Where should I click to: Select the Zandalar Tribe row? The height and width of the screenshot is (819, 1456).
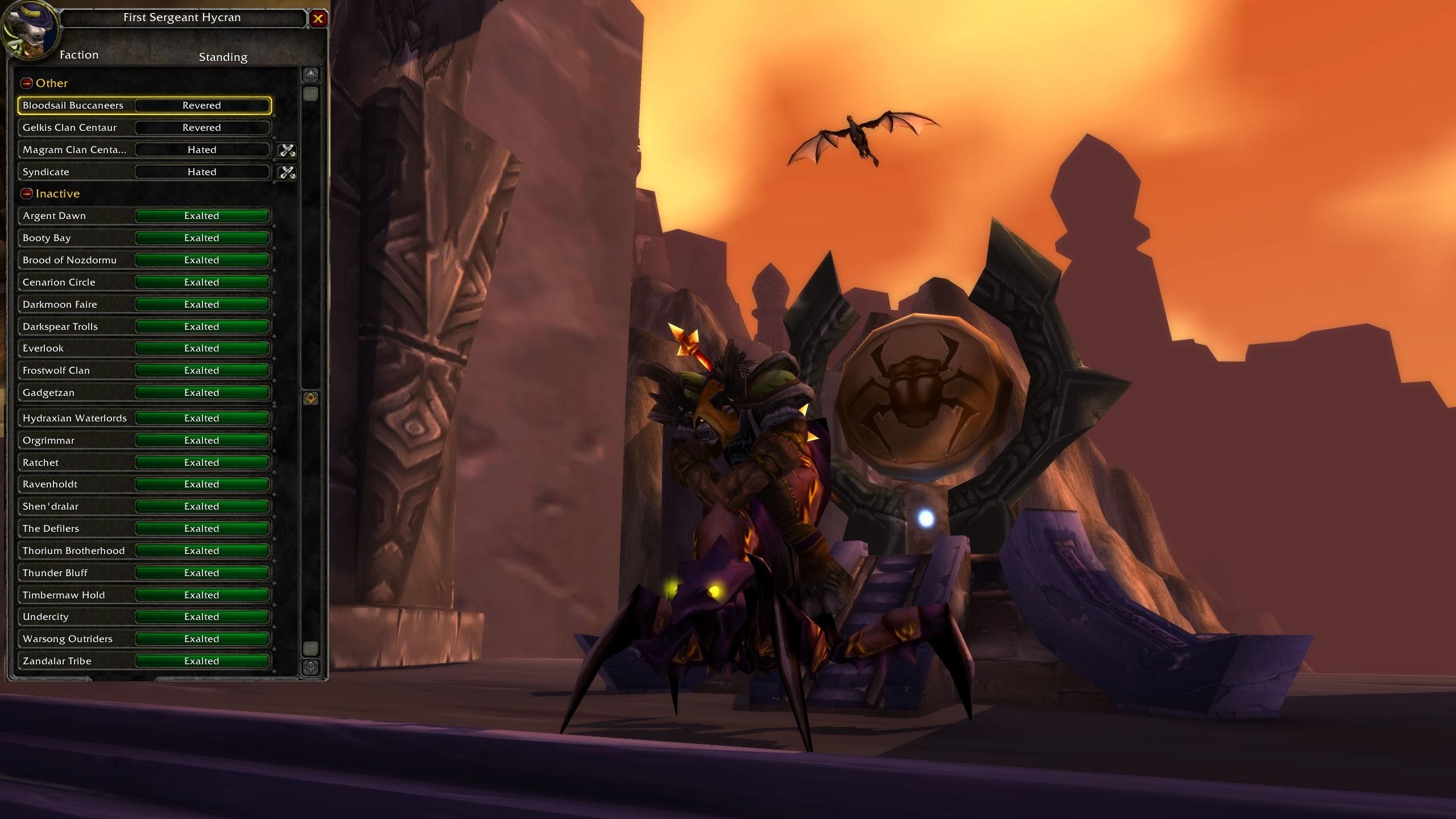click(x=144, y=661)
